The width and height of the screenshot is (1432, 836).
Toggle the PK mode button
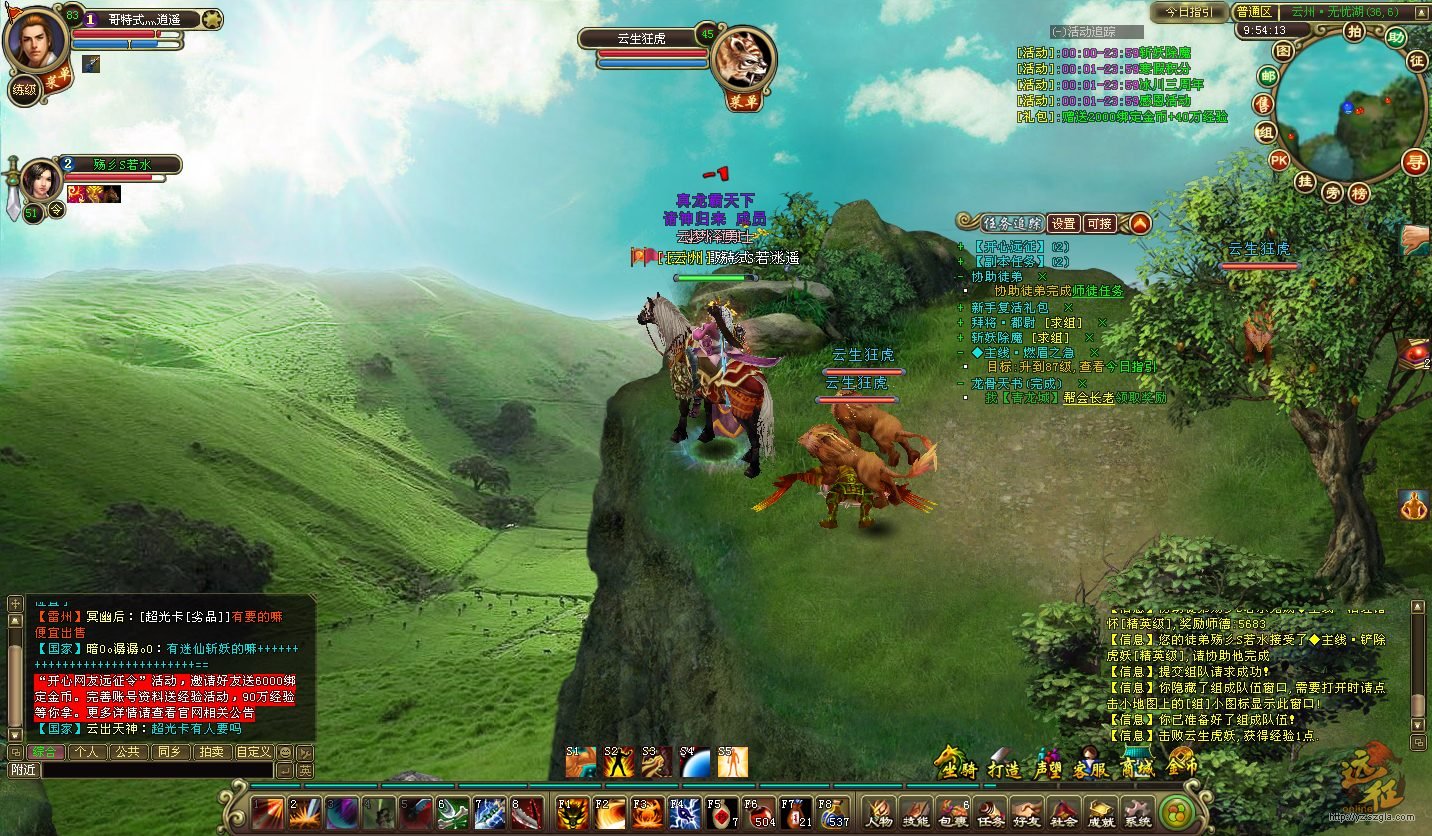[1279, 160]
